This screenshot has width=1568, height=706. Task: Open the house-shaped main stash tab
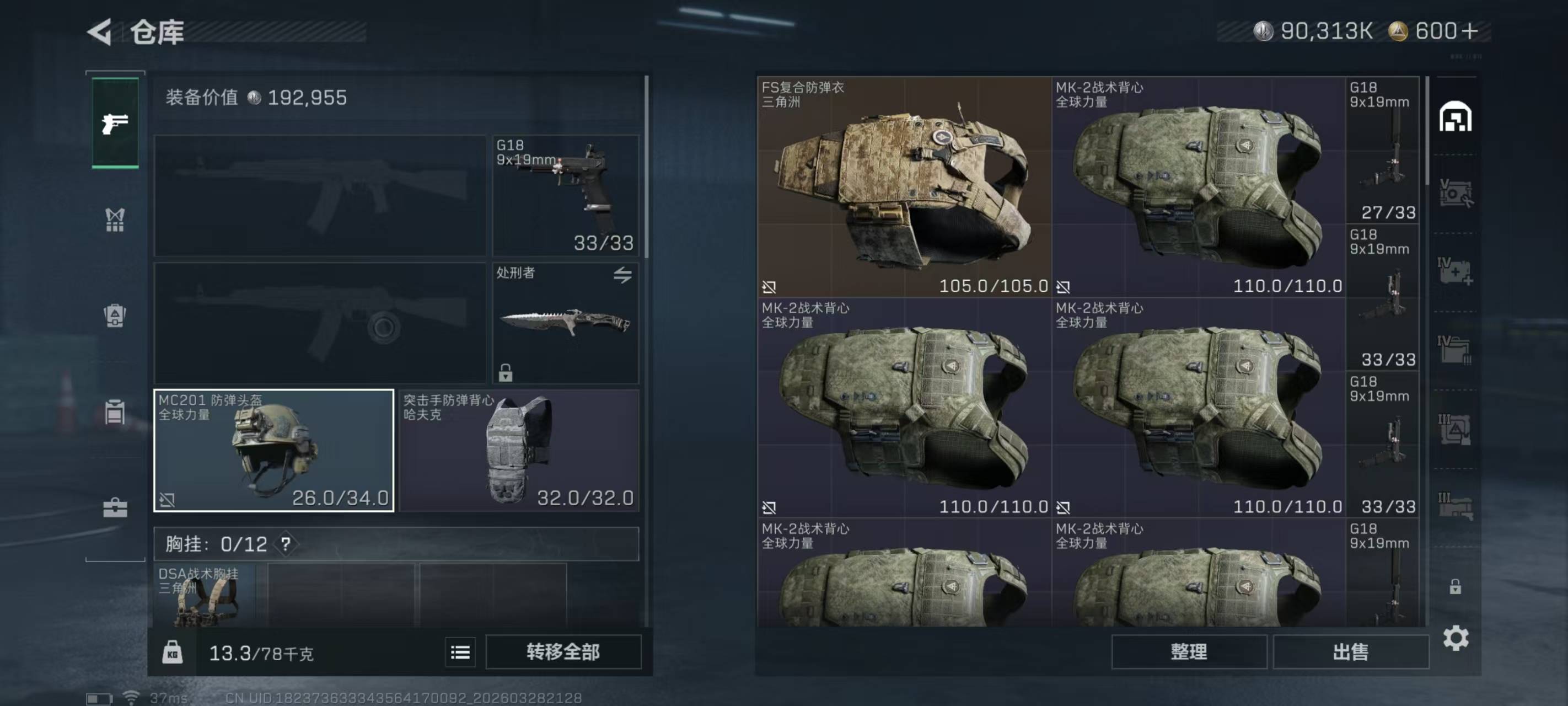[1456, 117]
